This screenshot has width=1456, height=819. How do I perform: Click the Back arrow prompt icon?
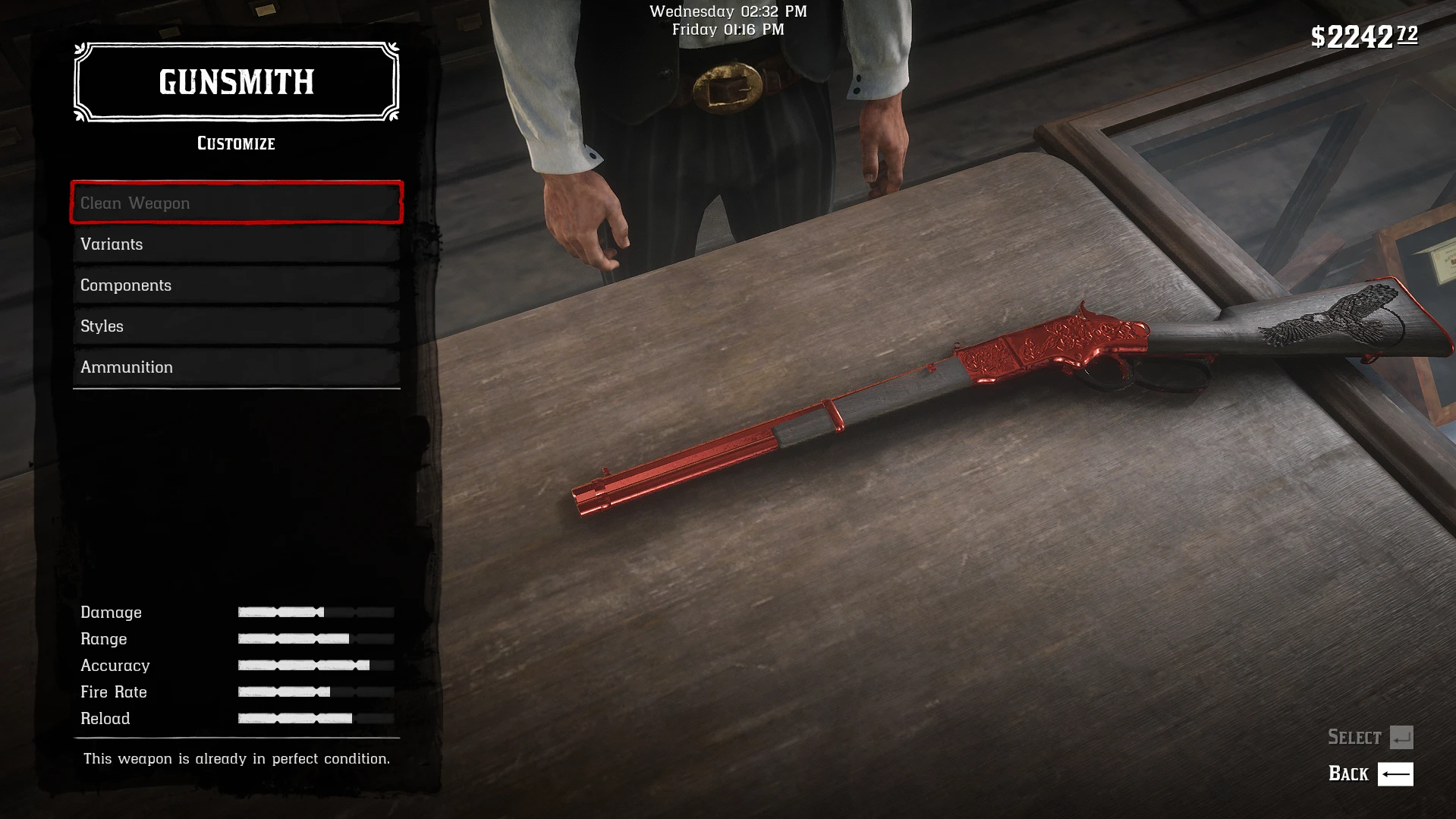click(1395, 773)
